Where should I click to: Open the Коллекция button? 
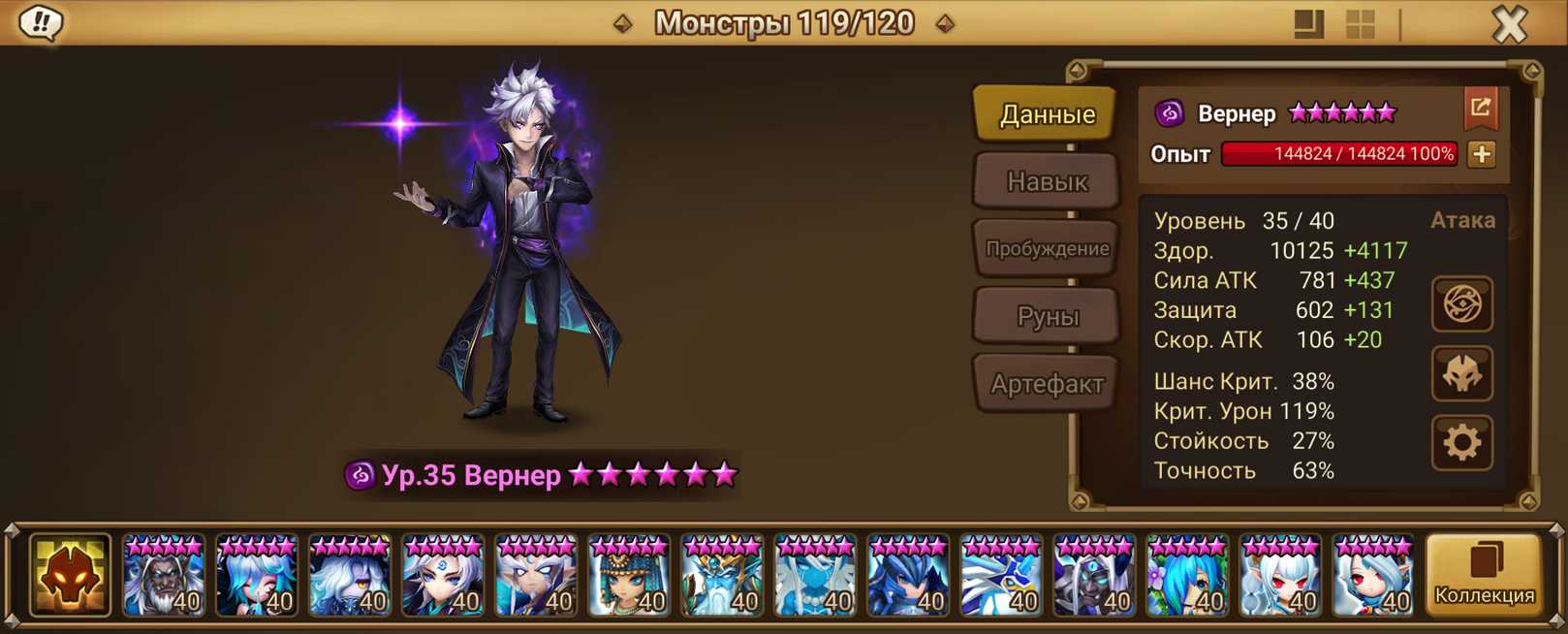click(1484, 576)
